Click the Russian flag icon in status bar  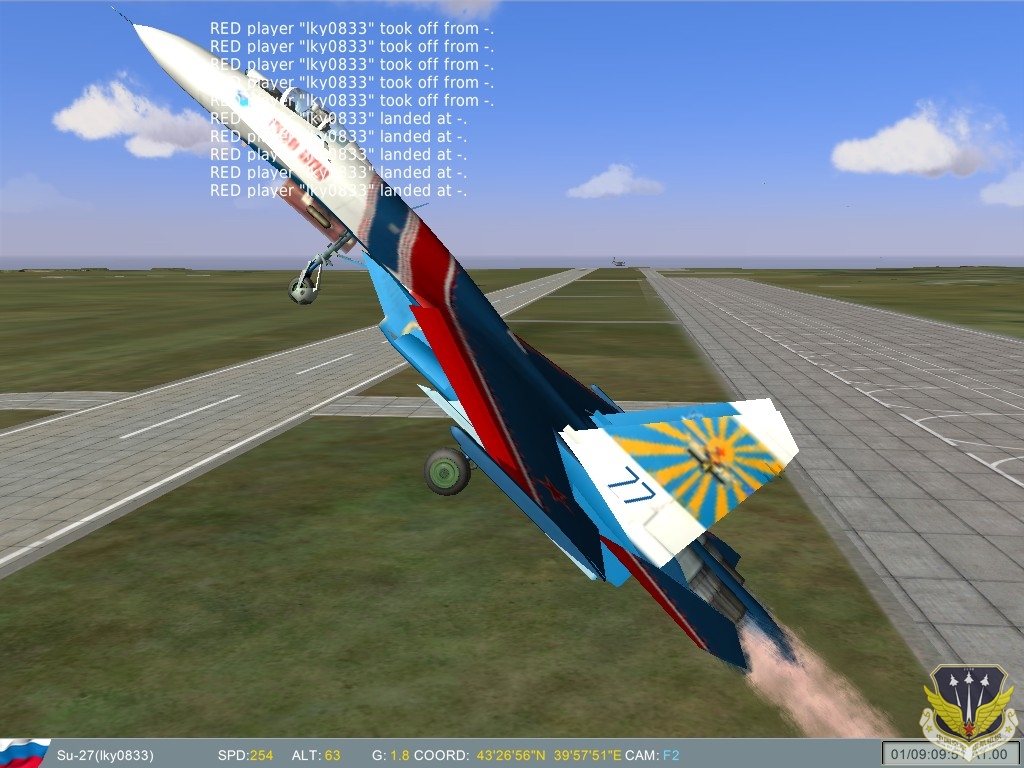point(24,754)
